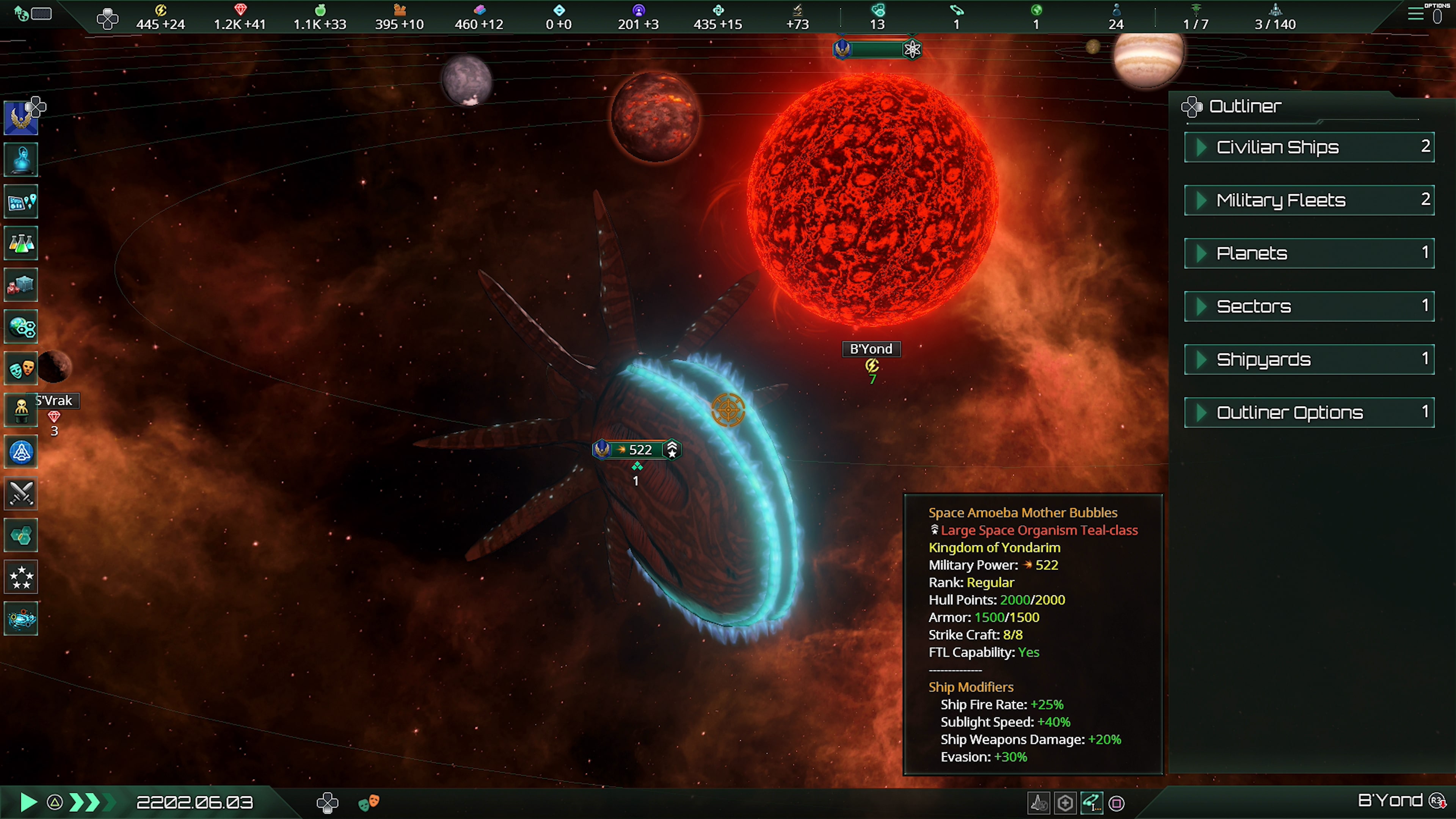Click the crossed swords war icon
This screenshot has height=819, width=1456.
pos(21,493)
